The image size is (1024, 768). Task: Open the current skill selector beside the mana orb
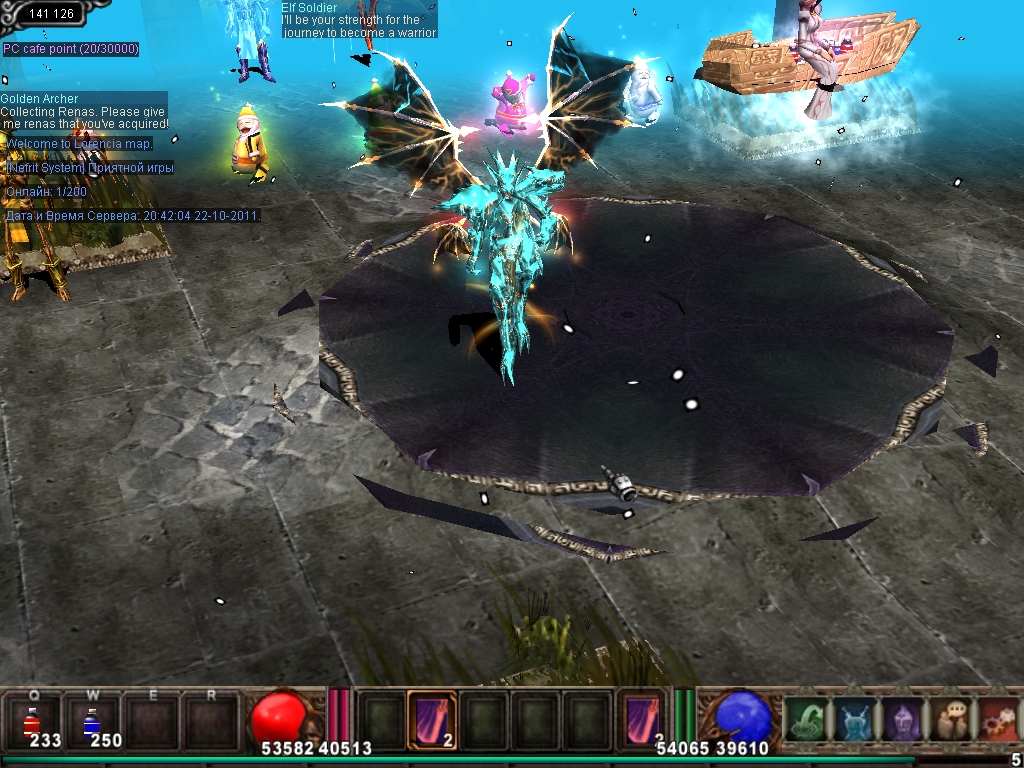coord(641,720)
